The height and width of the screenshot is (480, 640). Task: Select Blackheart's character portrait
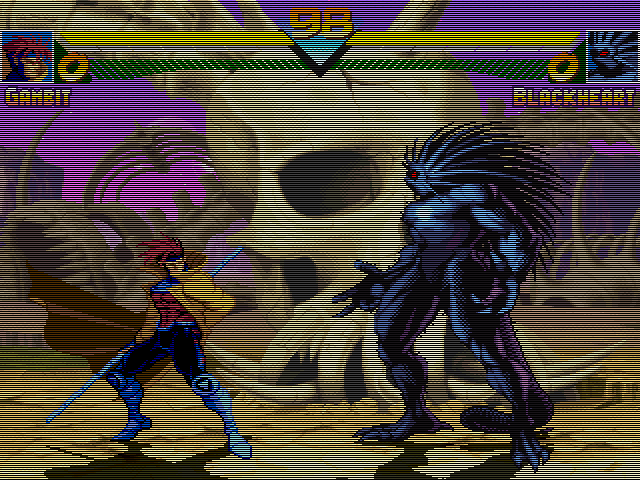coord(611,56)
